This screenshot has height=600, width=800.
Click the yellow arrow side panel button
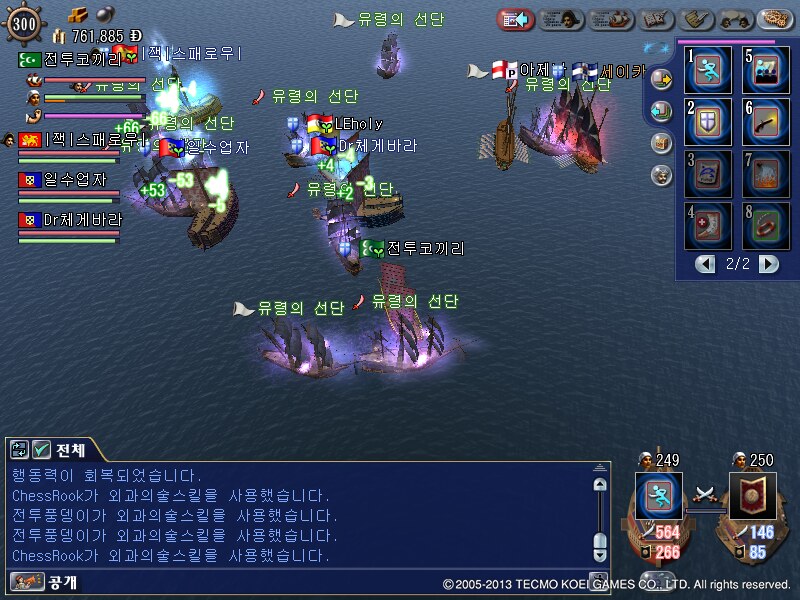660,79
